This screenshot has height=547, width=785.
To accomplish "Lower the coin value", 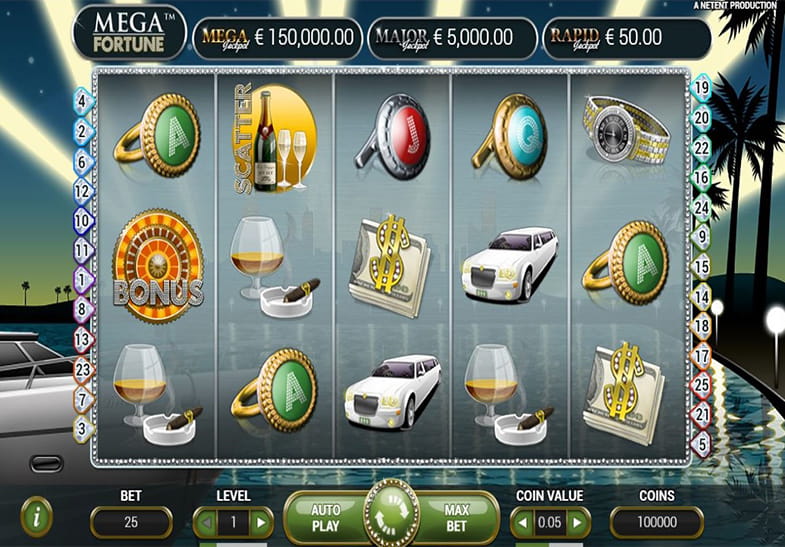I will tap(521, 522).
